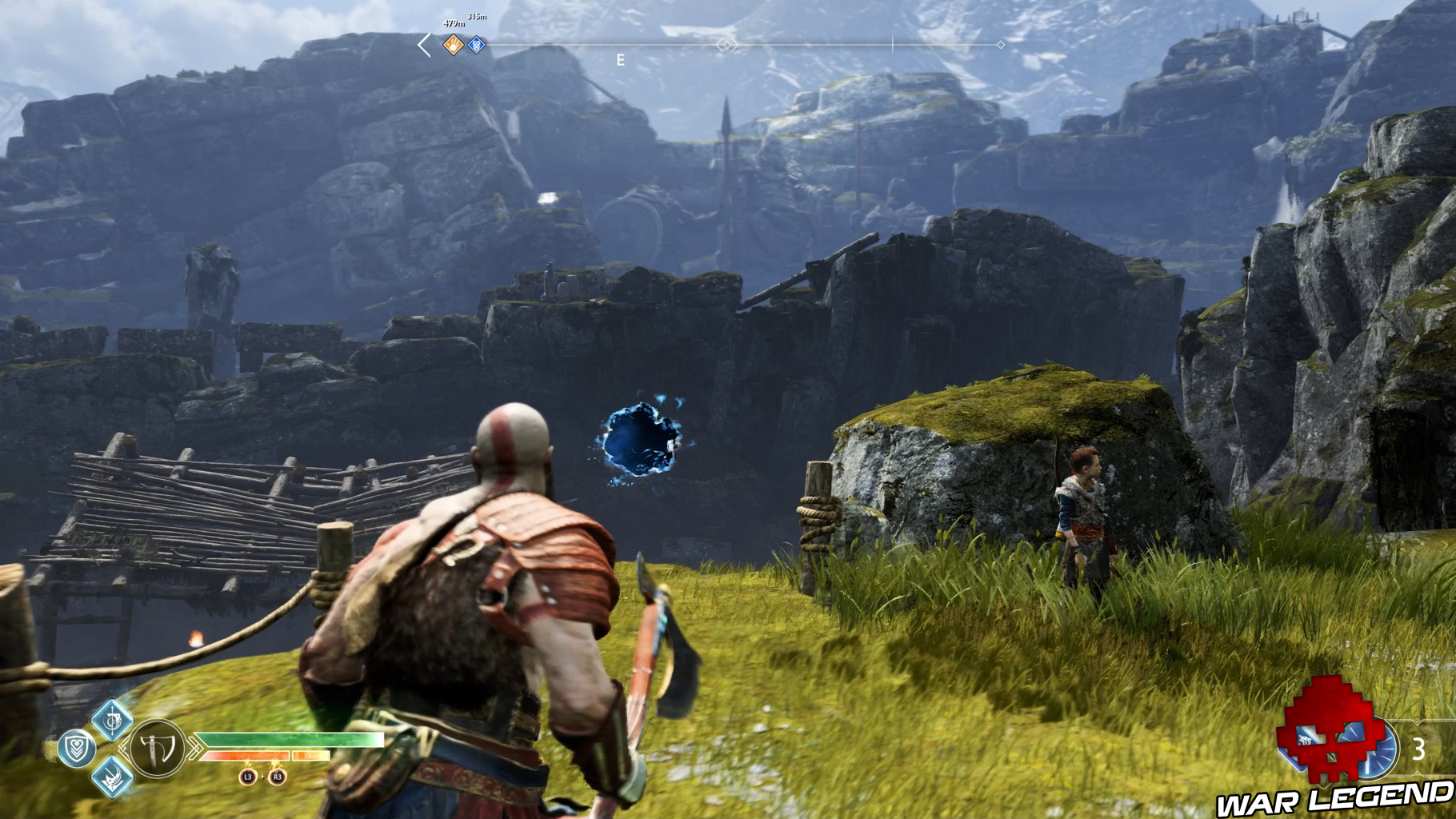Toggle the center diamond compass waypoint
This screenshot has height=819, width=1456.
[x=728, y=46]
